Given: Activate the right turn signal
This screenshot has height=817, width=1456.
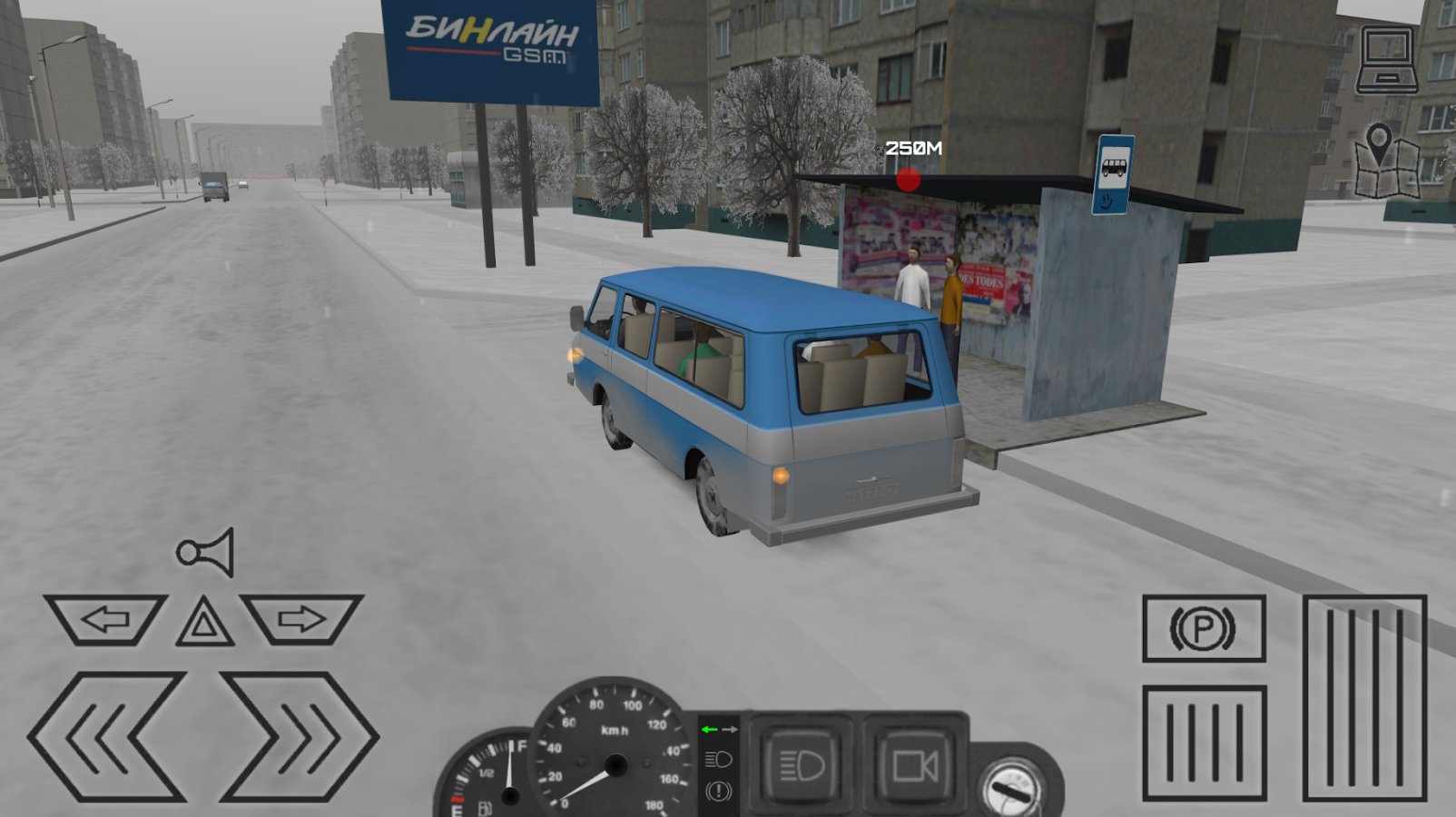Looking at the screenshot, I should [302, 620].
